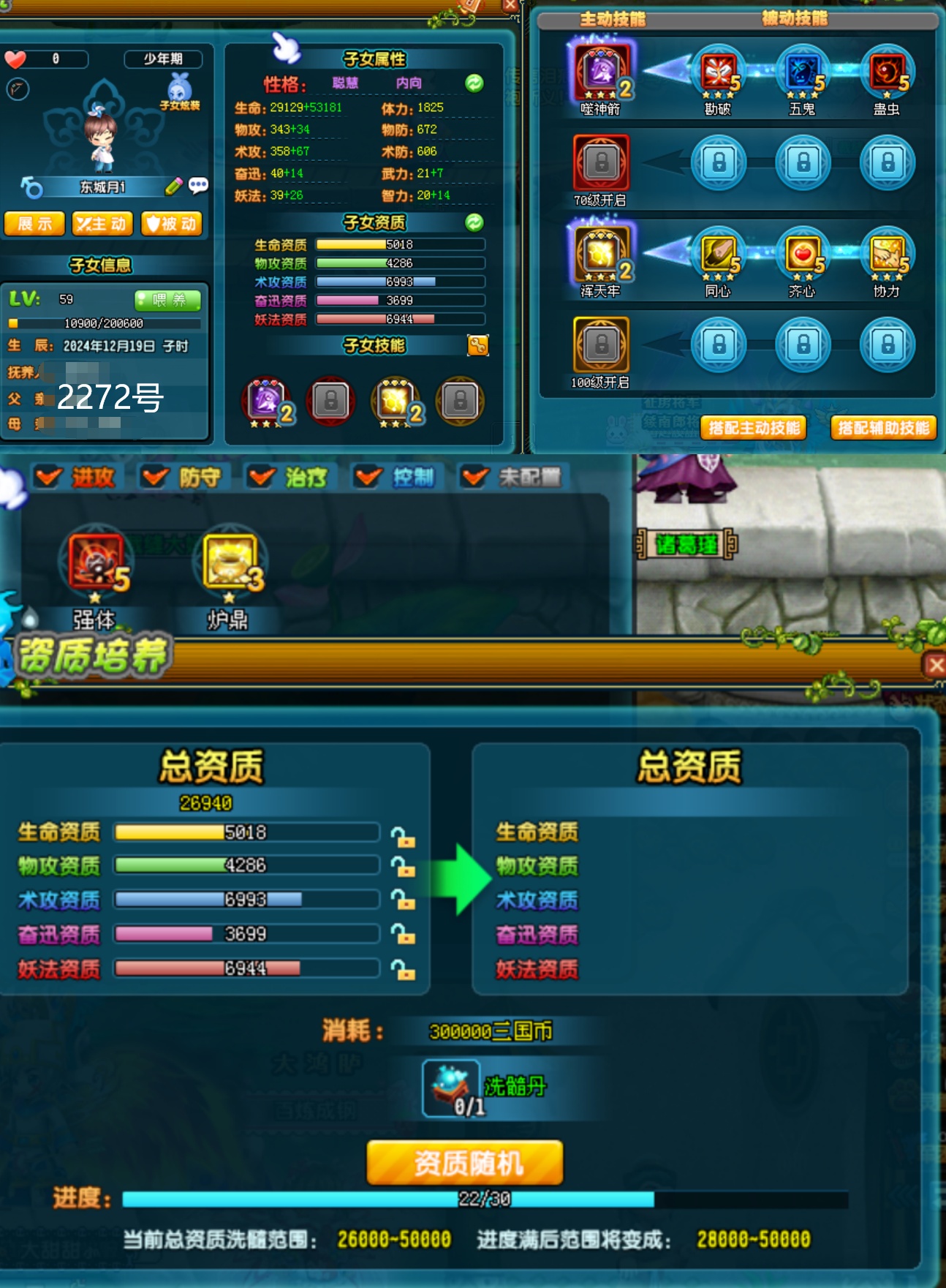Select the 噬神箭 active skill icon
Screen dimensions: 946x1288
[602, 72]
